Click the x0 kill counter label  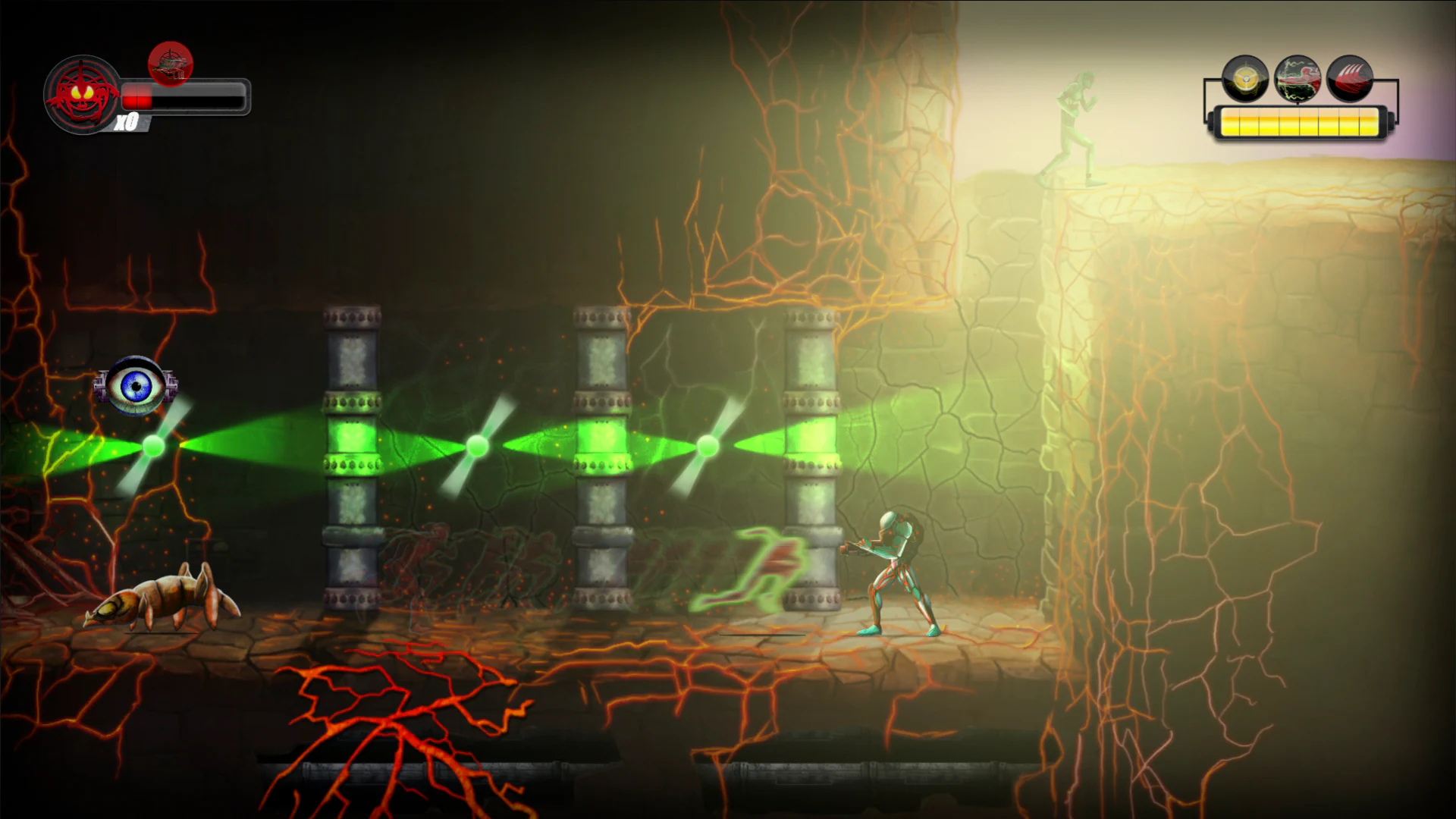coord(127,120)
